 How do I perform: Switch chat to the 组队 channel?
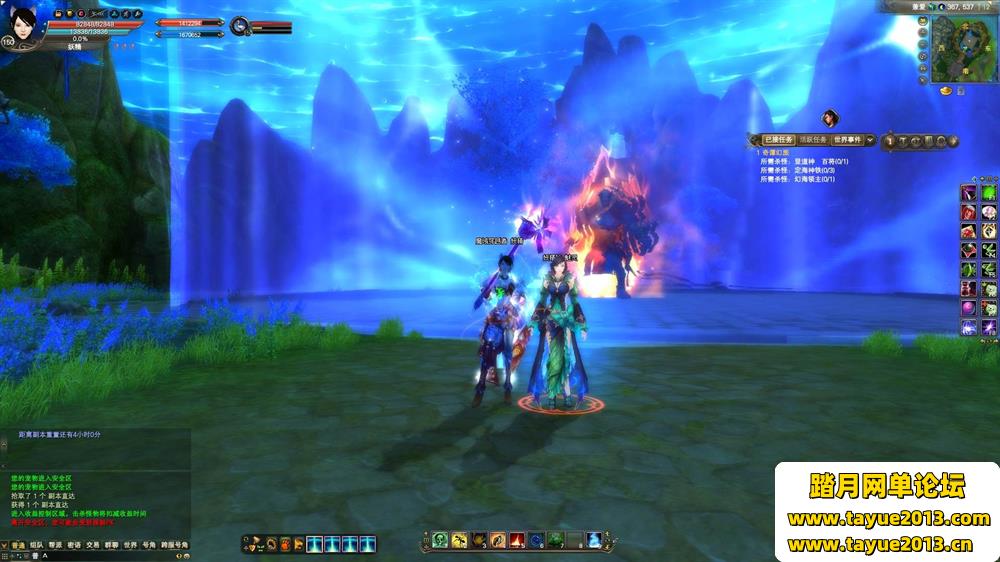pyautogui.click(x=37, y=545)
